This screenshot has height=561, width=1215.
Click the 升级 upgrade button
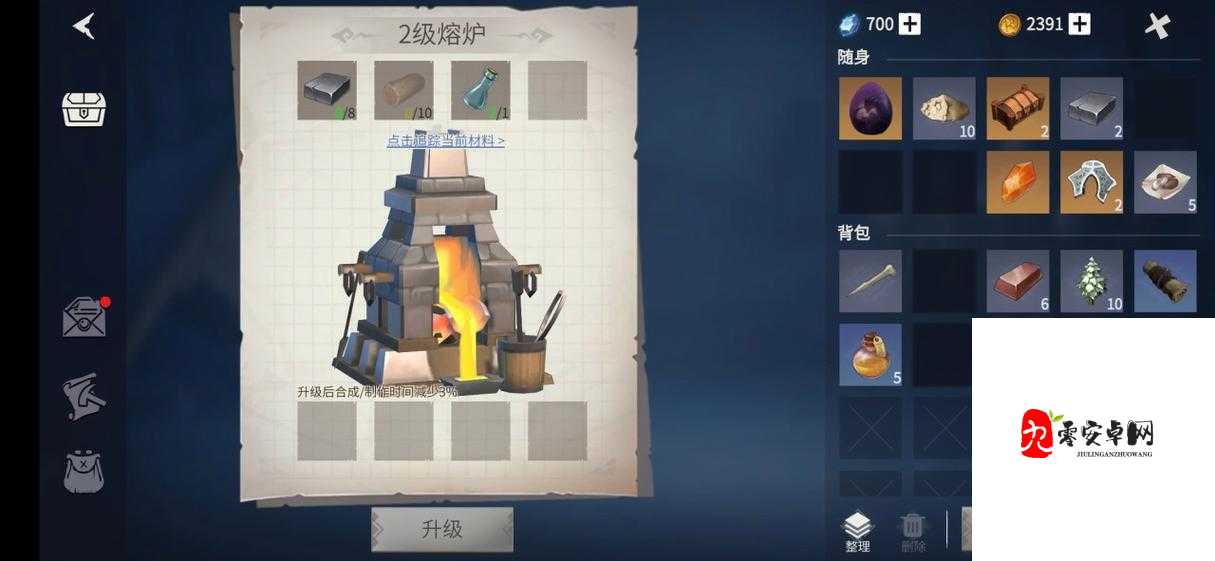pyautogui.click(x=442, y=529)
